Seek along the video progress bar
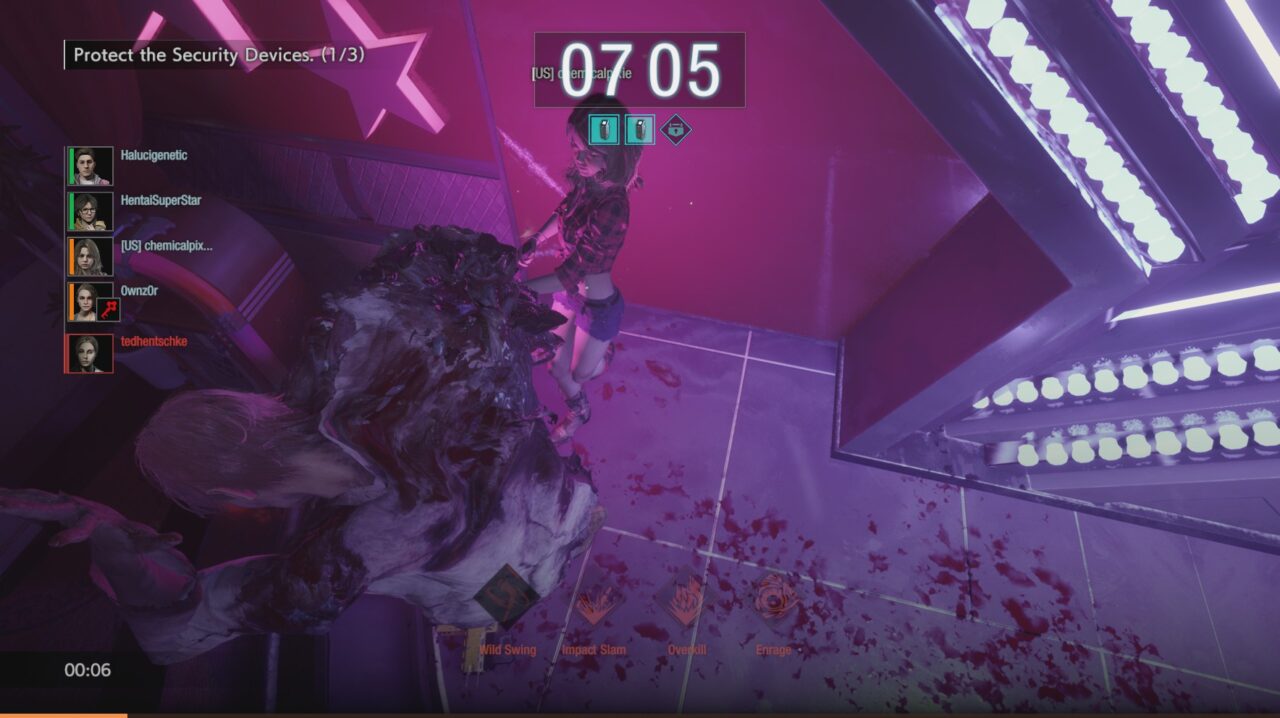 tap(640, 714)
